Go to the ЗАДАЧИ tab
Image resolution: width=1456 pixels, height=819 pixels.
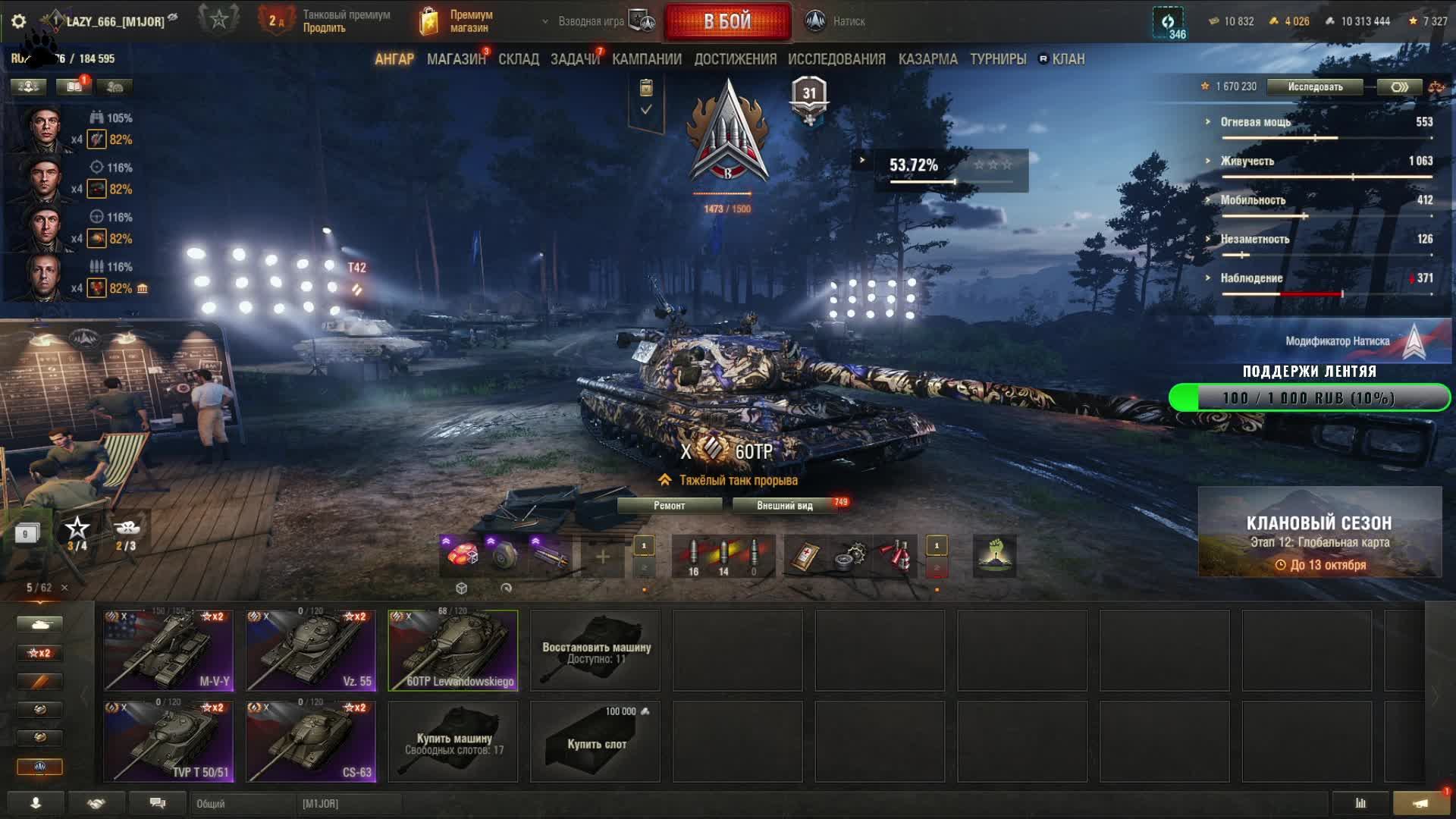coord(575,59)
